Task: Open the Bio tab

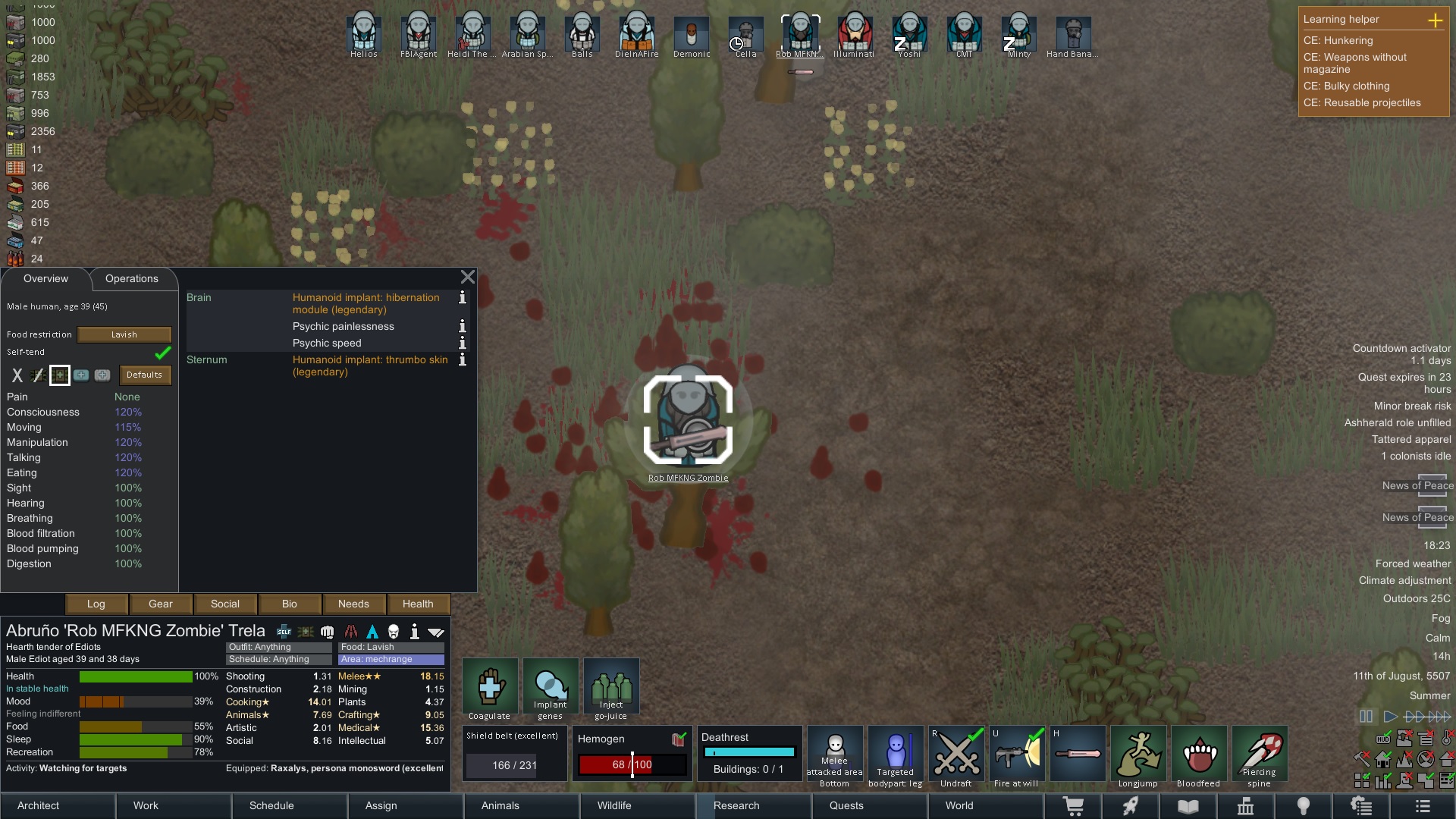Action: click(x=289, y=604)
